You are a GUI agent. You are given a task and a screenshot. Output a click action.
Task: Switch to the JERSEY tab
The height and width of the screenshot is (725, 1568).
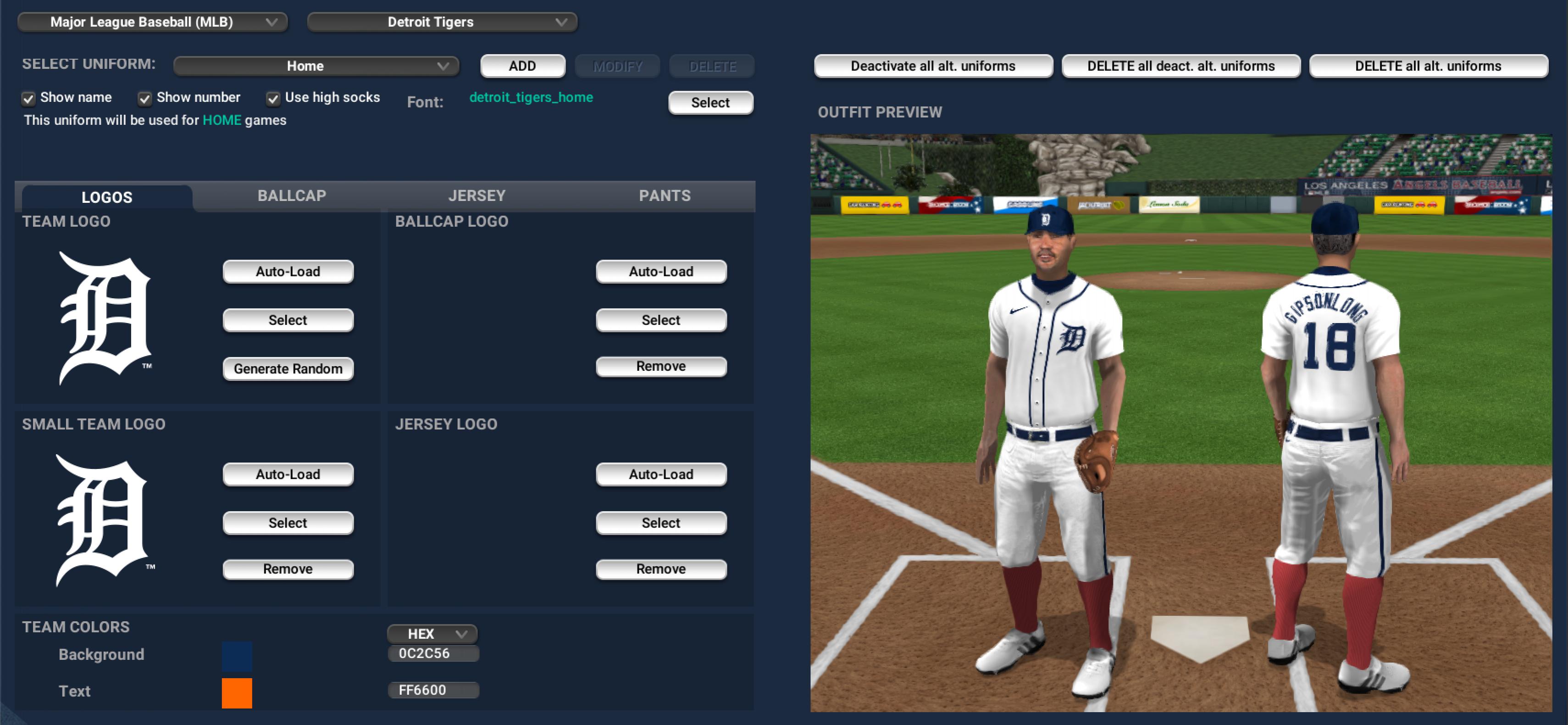(476, 195)
